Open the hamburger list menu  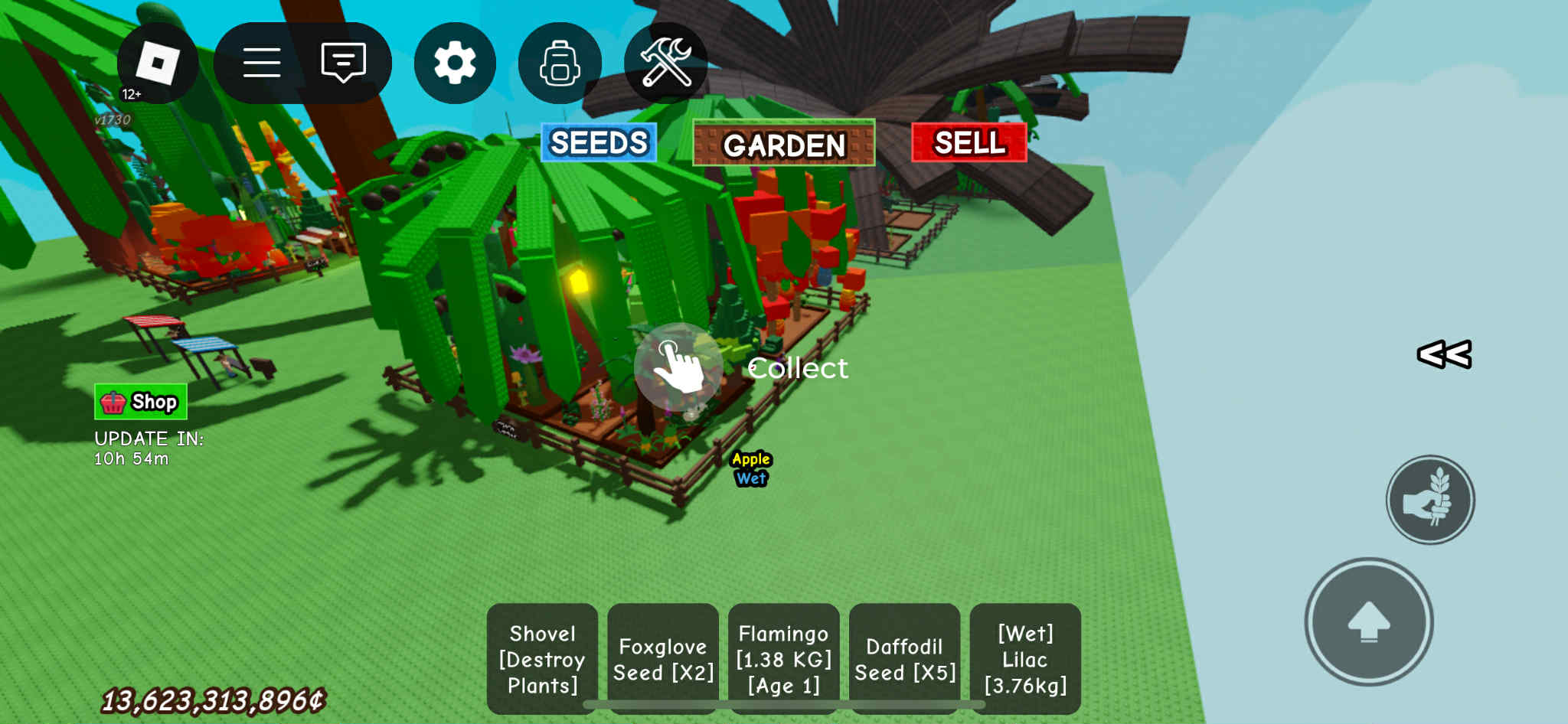pos(262,63)
